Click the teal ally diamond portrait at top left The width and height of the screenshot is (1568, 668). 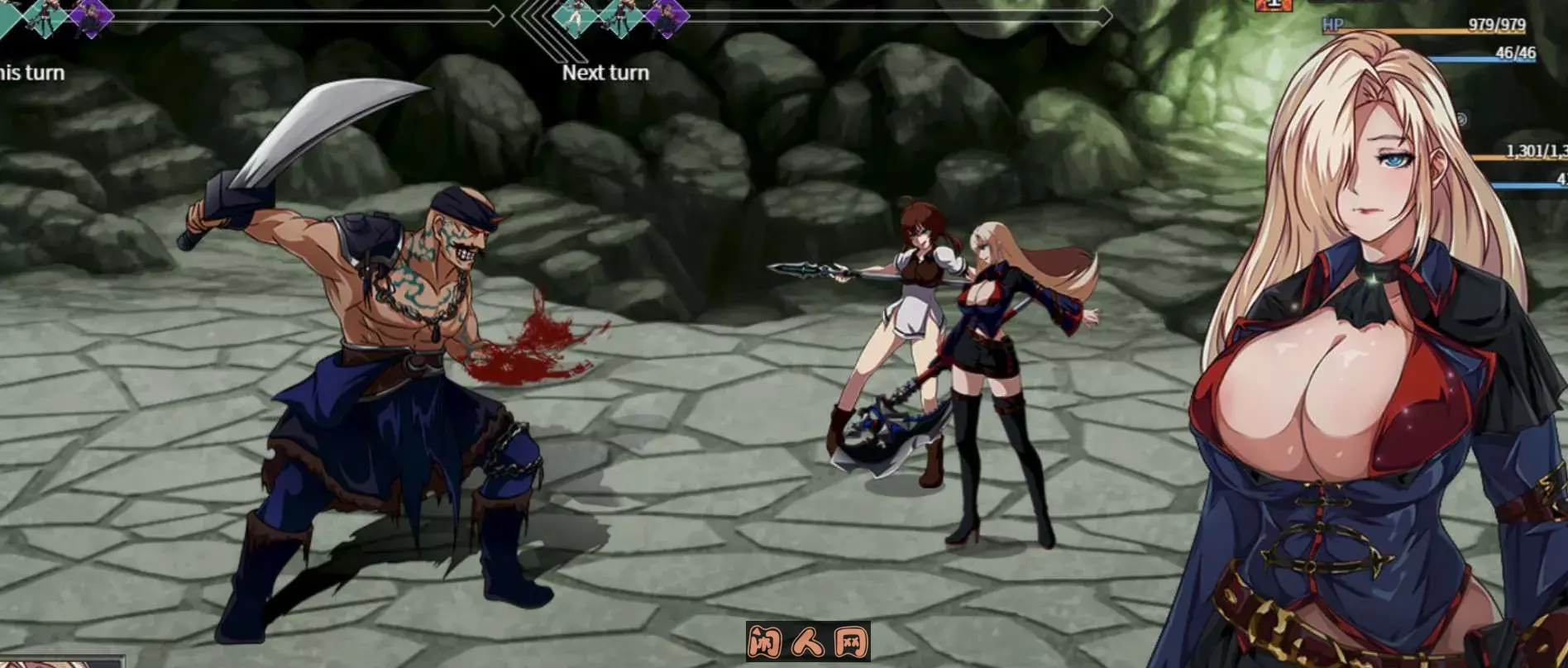[8, 17]
